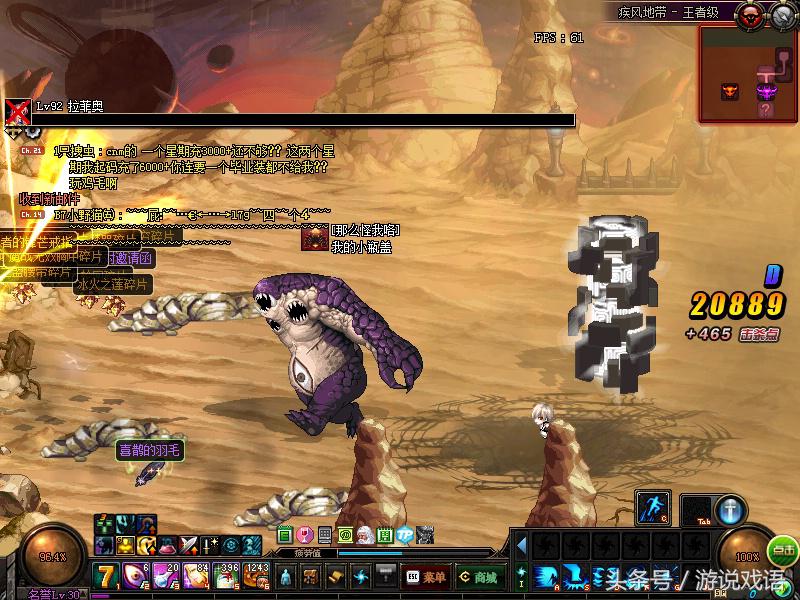Use the item showing 1243 count
Image resolution: width=800 pixels, height=600 pixels.
257,577
